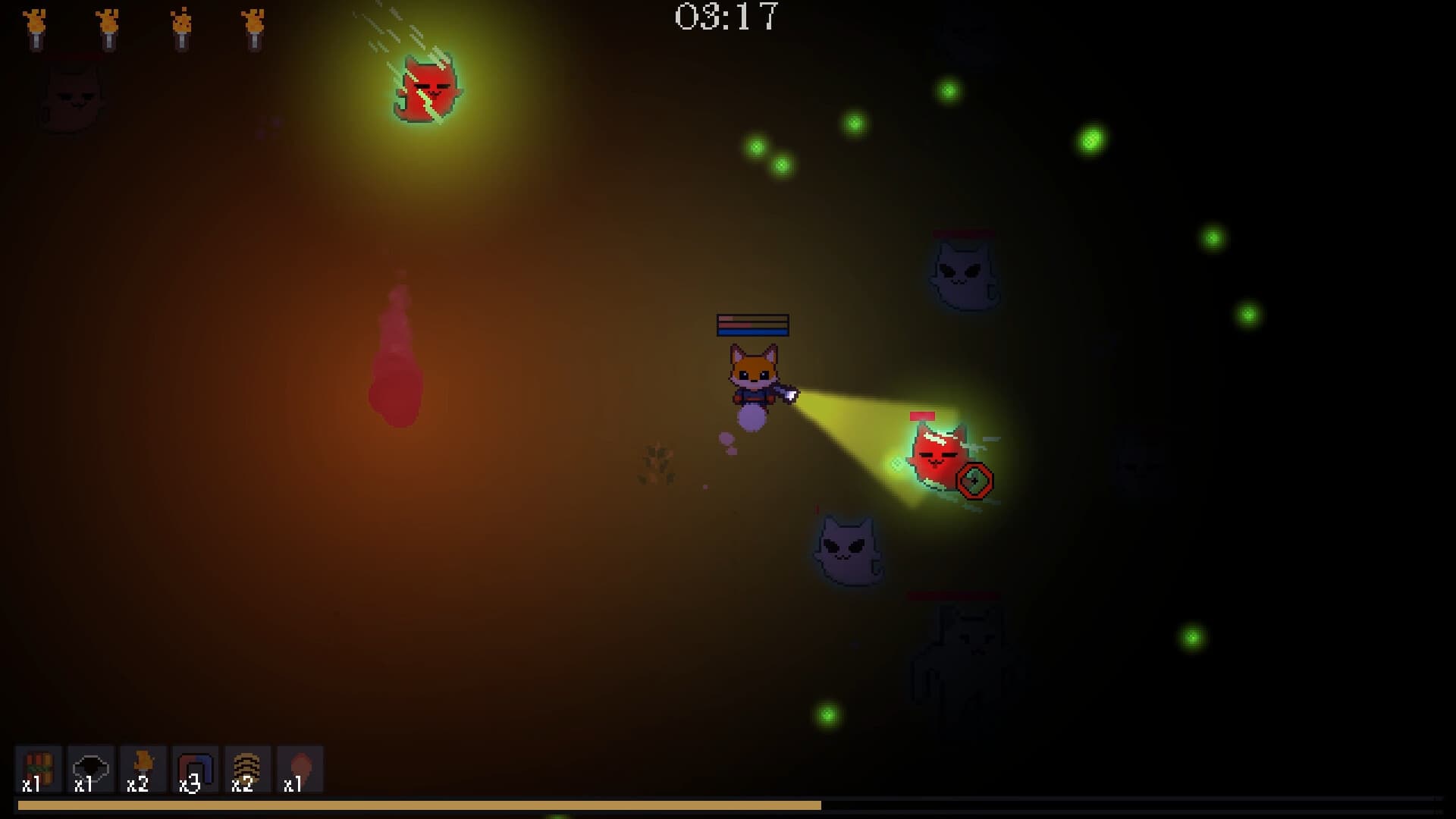
Task: Click the second torch icon in the top row
Action: pyautogui.click(x=110, y=27)
